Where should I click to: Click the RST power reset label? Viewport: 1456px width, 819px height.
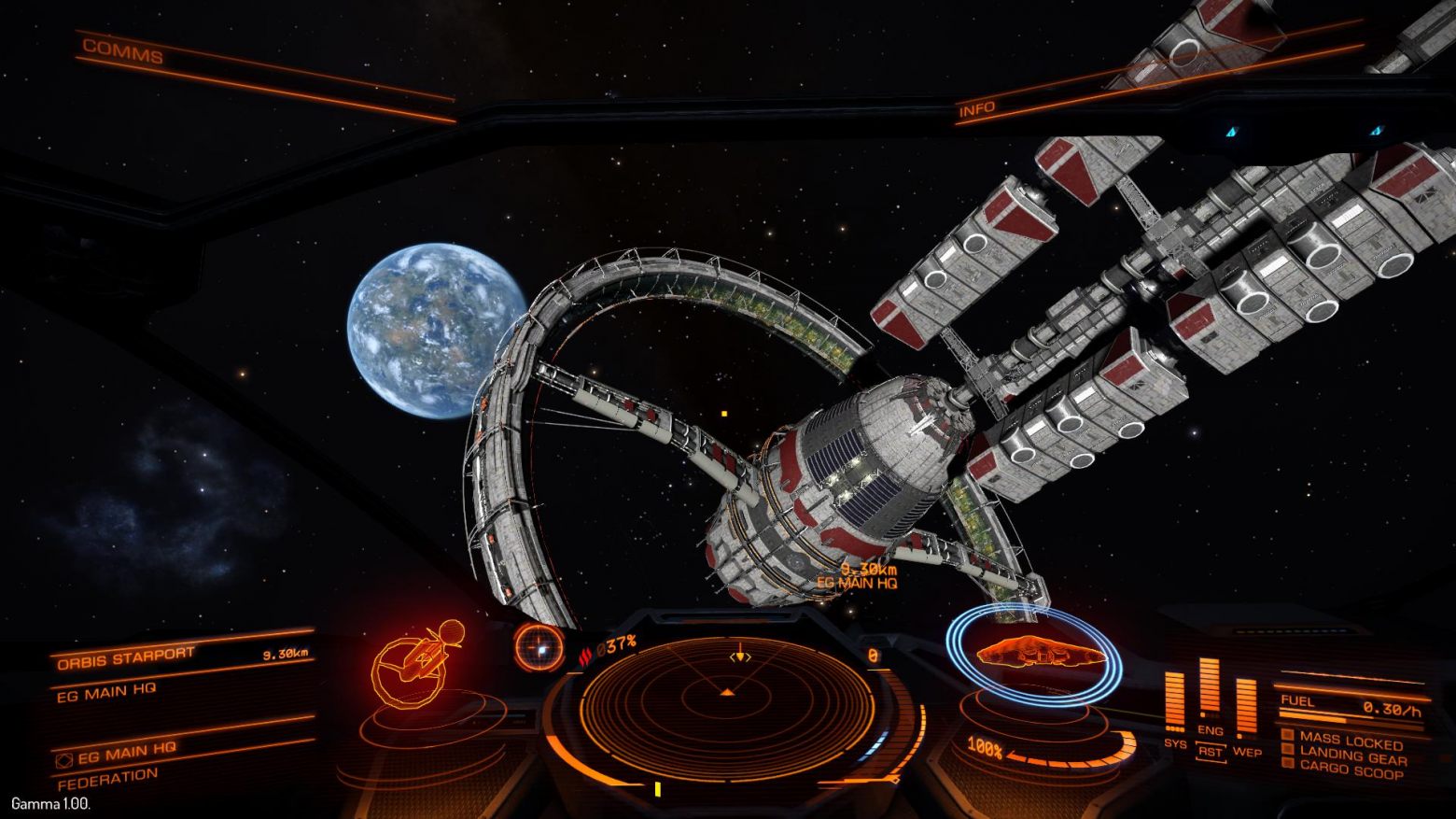(x=1210, y=752)
